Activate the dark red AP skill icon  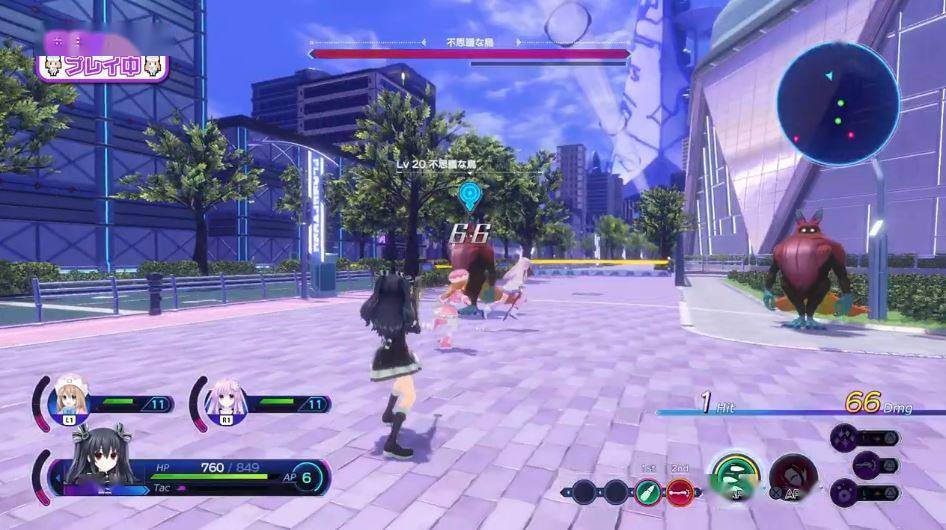(x=793, y=477)
